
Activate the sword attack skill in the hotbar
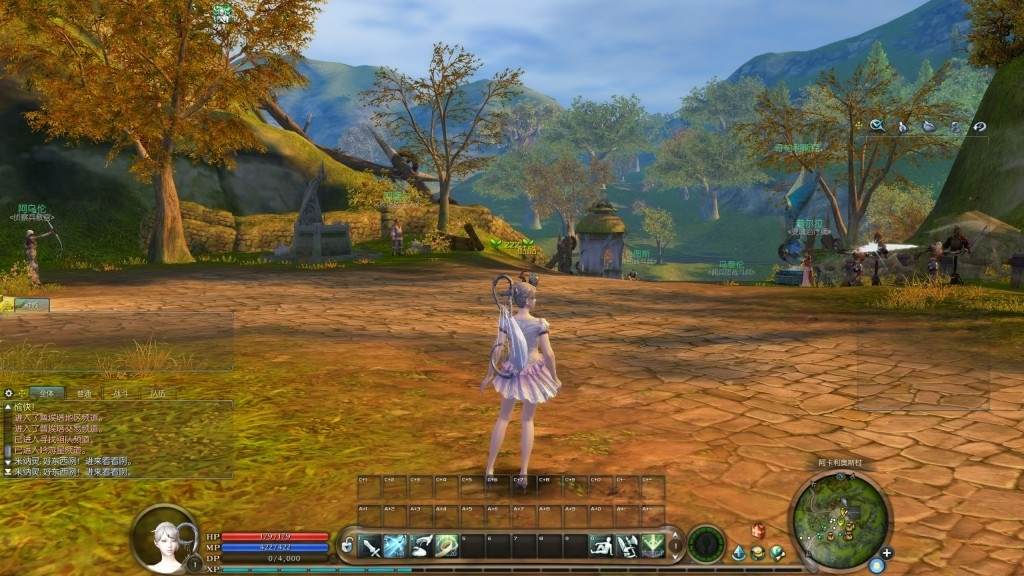click(x=371, y=546)
